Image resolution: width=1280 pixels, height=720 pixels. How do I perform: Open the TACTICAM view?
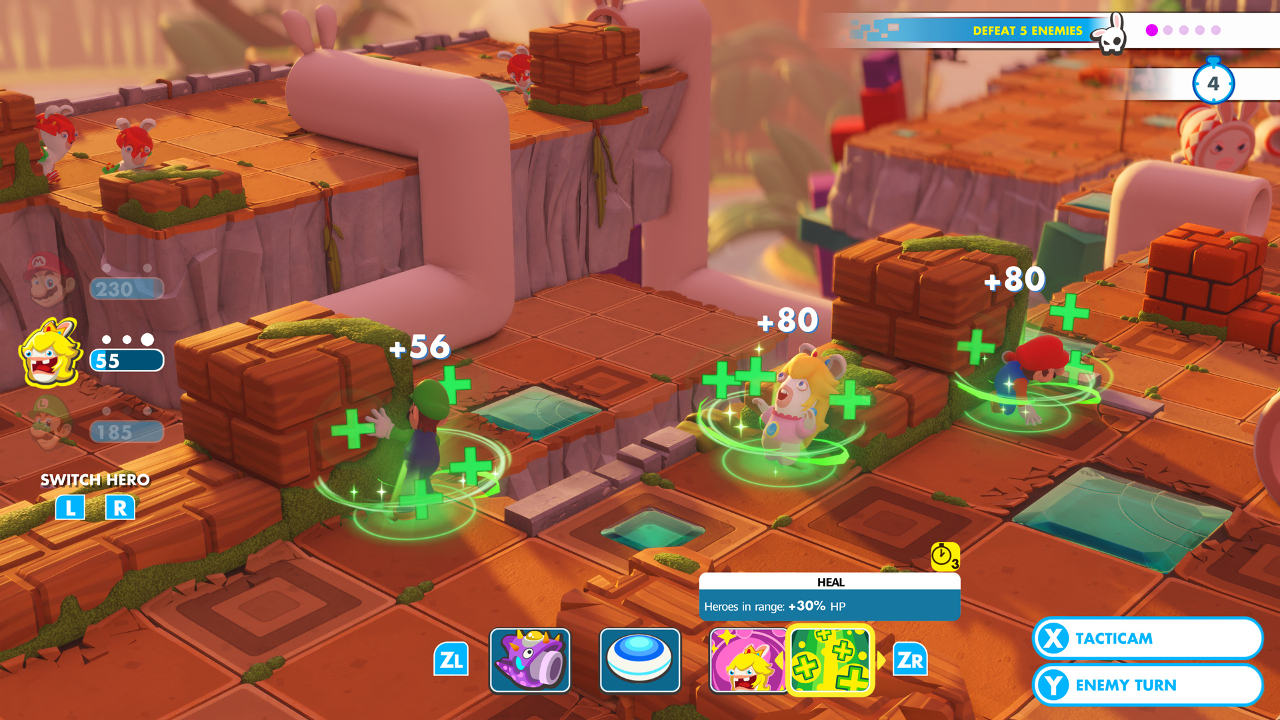tap(1146, 638)
